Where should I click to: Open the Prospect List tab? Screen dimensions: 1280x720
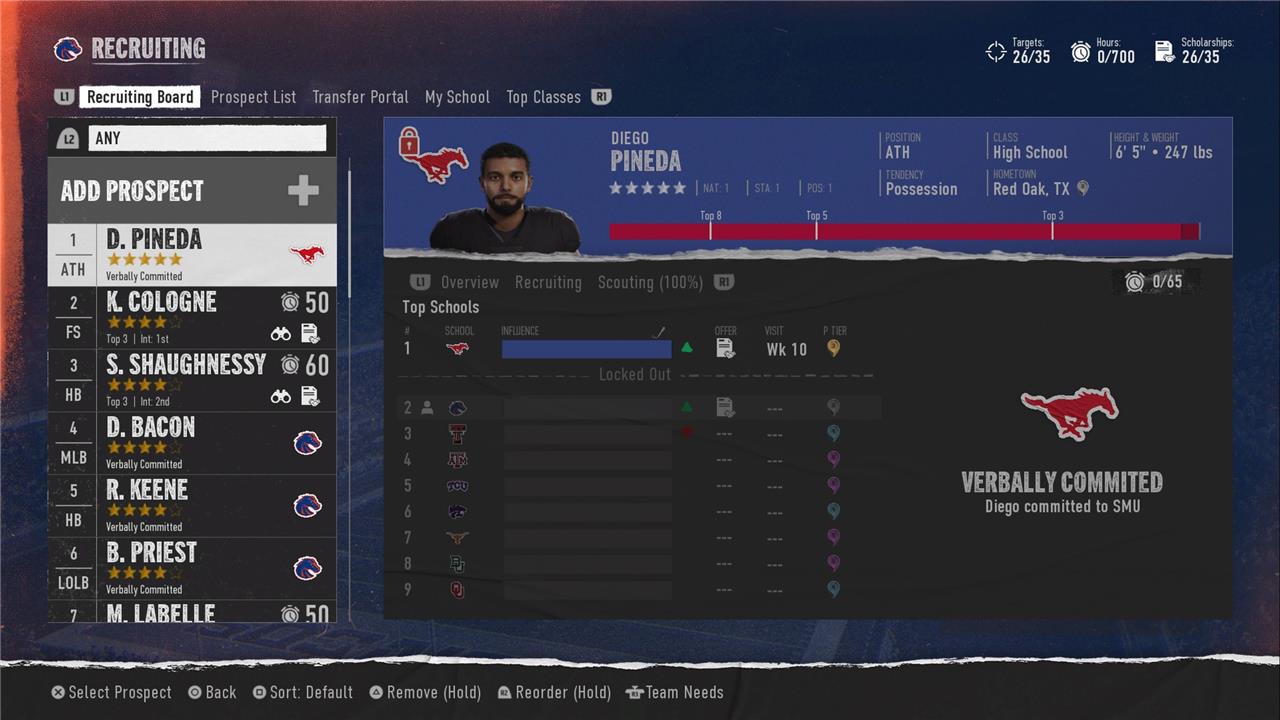pyautogui.click(x=253, y=97)
